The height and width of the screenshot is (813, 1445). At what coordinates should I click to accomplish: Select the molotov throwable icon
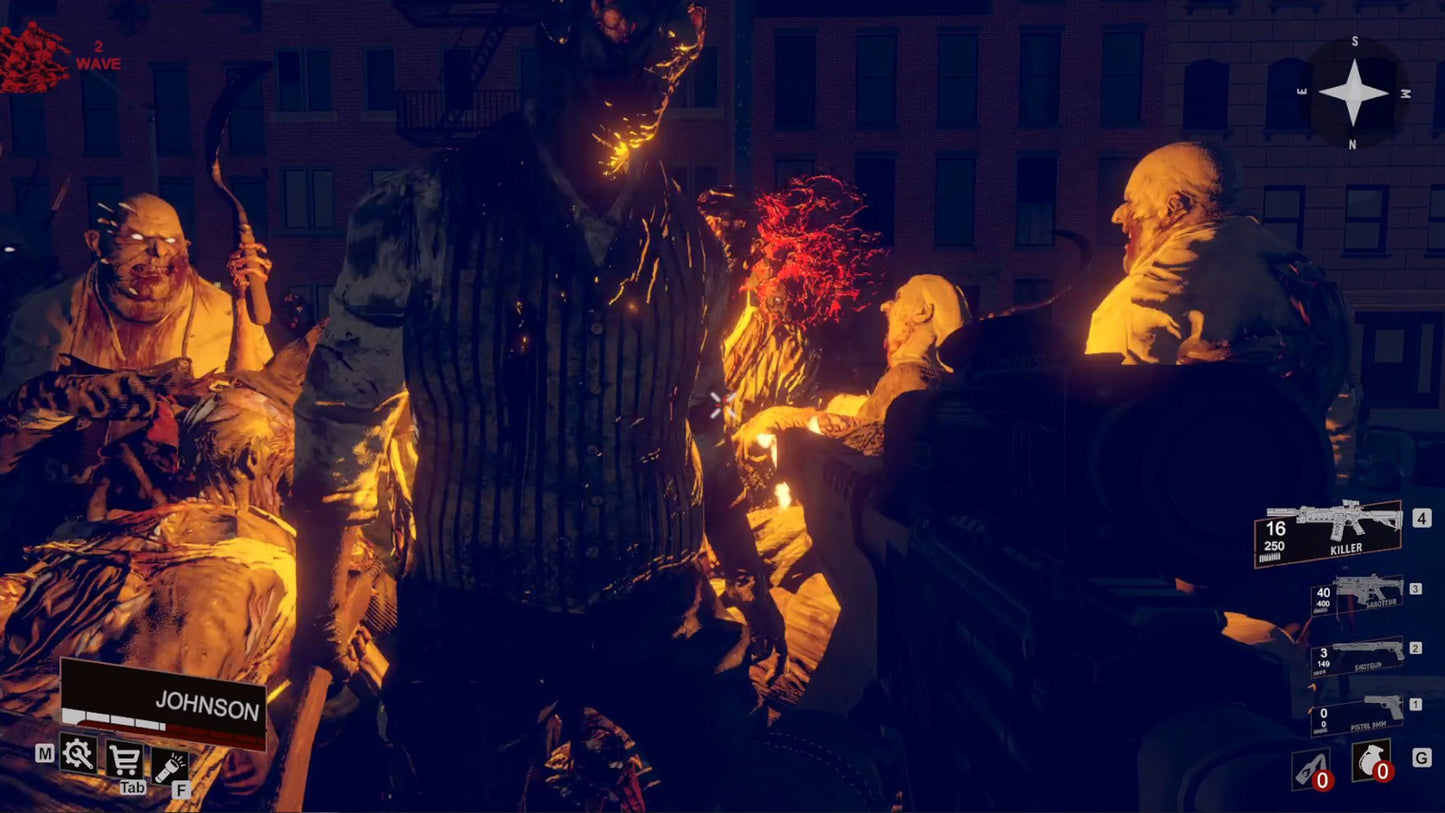(1310, 766)
